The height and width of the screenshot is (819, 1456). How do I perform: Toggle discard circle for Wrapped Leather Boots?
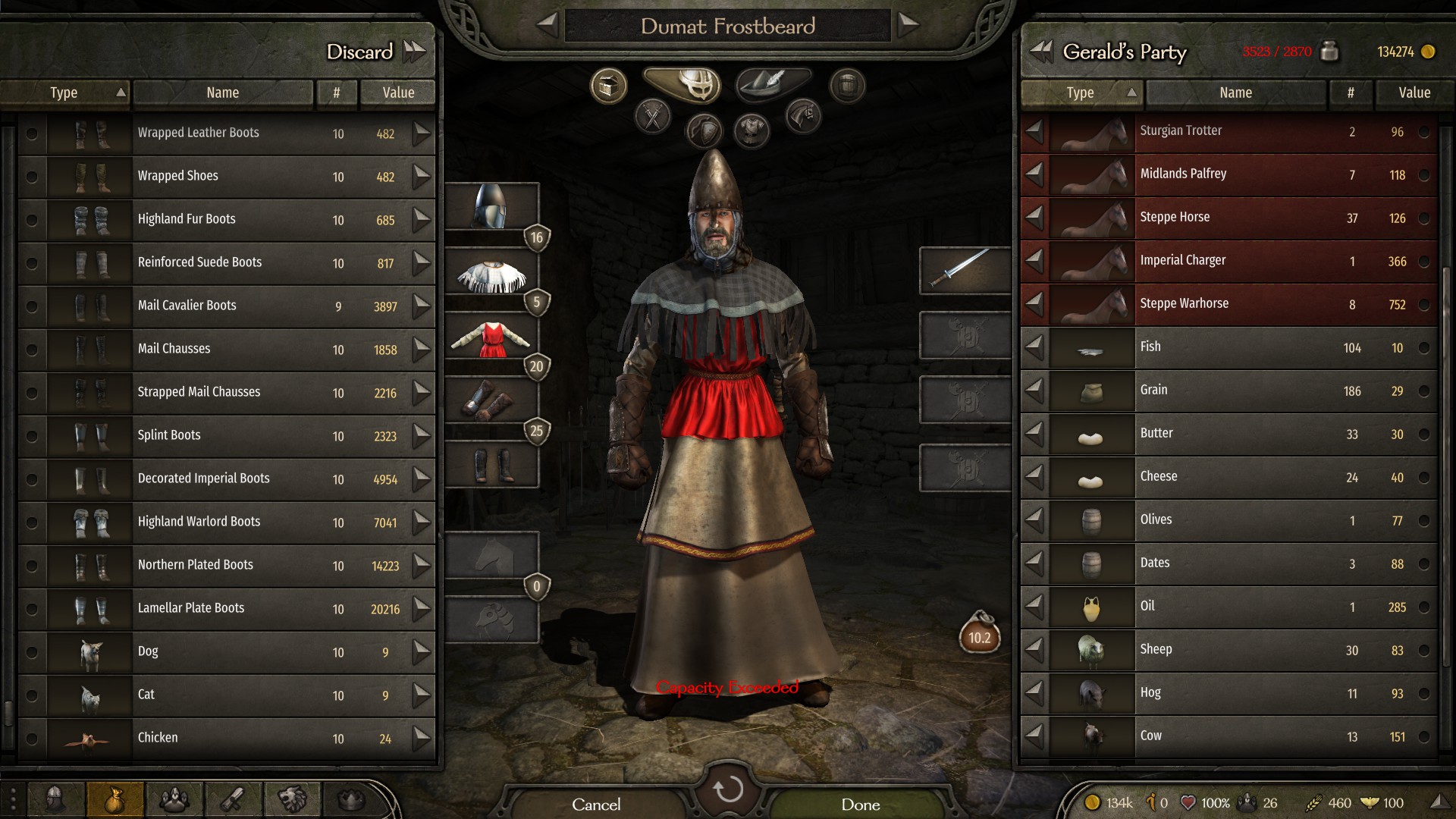pos(31,133)
